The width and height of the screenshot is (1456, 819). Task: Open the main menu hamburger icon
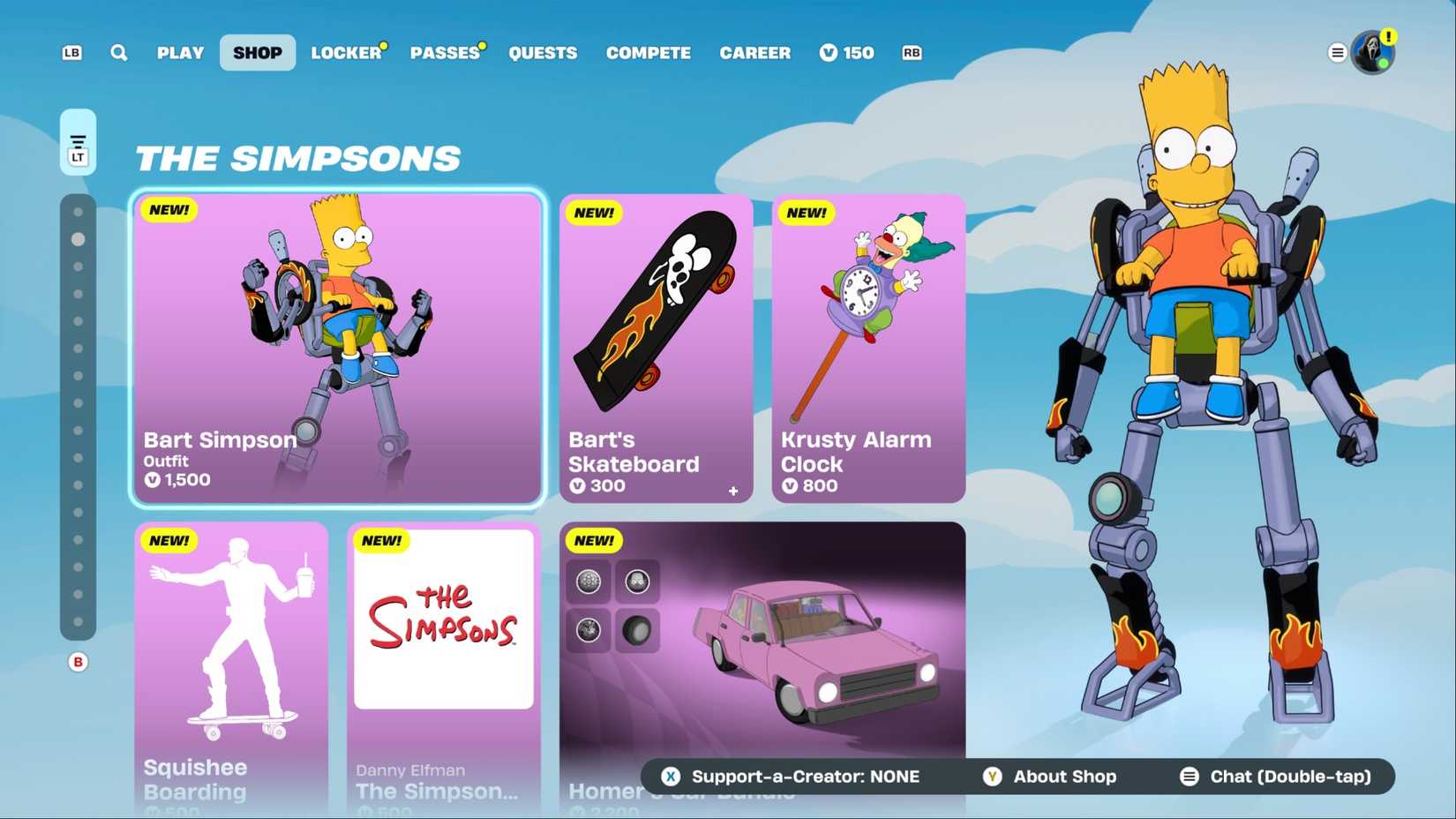click(x=1338, y=52)
